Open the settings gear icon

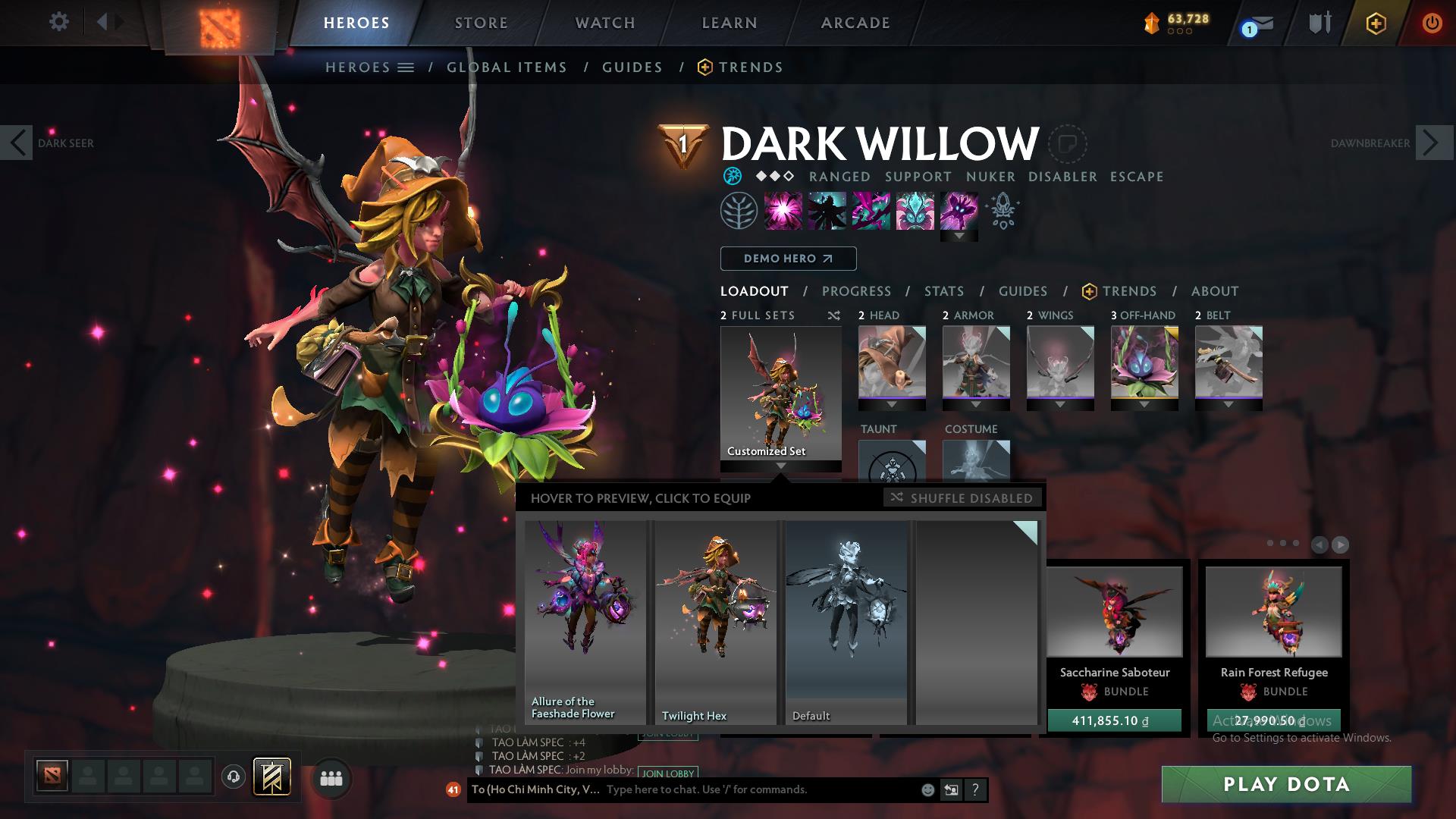point(59,22)
